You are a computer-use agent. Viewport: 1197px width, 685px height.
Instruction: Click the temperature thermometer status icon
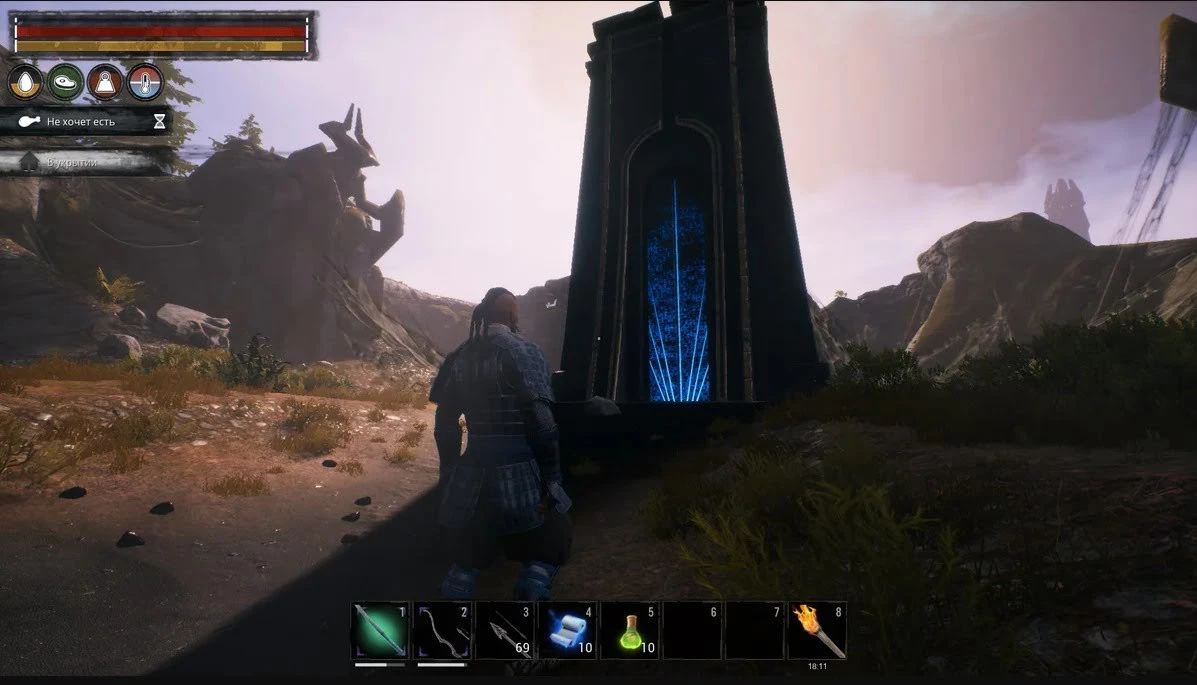145,82
